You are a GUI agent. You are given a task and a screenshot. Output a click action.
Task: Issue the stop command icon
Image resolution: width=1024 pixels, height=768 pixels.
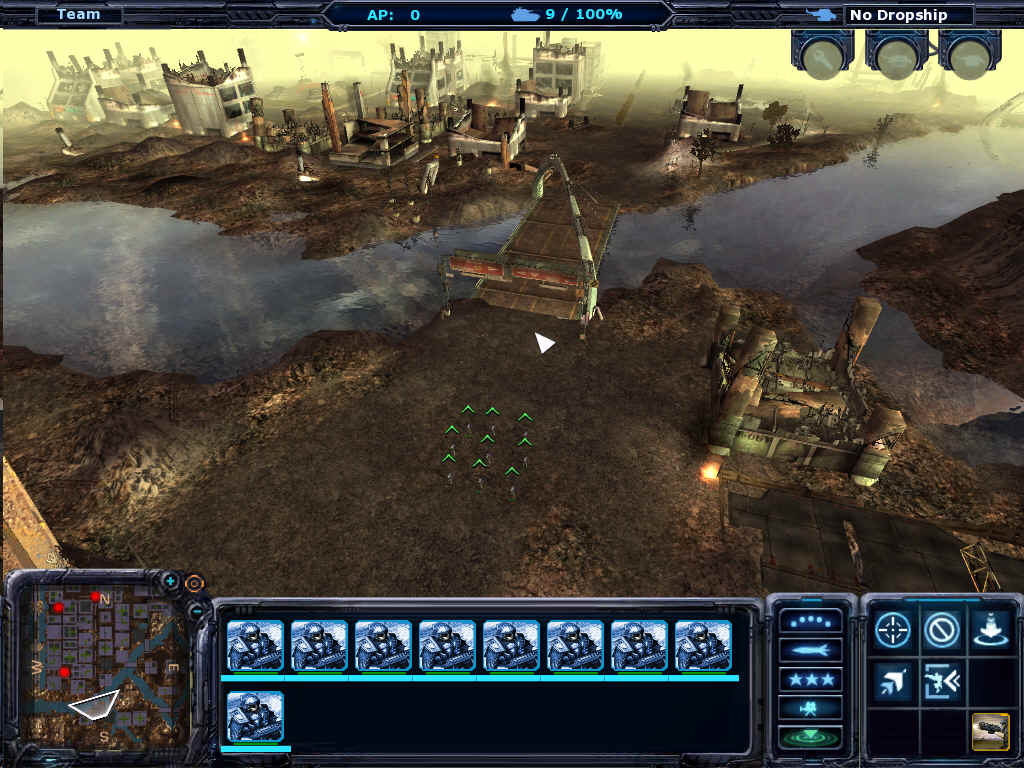942,630
